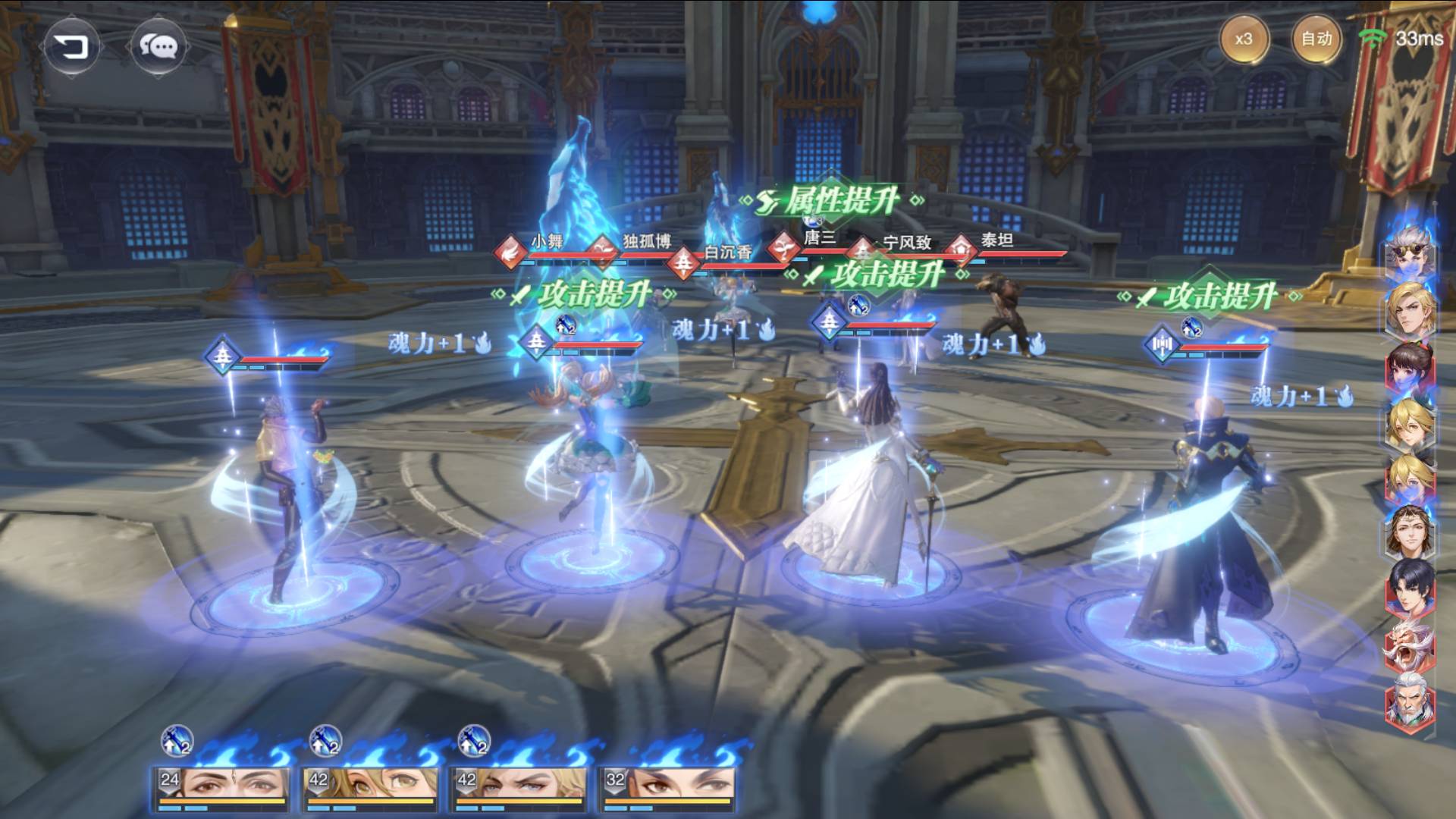Open the chat bubble panel

point(158,47)
